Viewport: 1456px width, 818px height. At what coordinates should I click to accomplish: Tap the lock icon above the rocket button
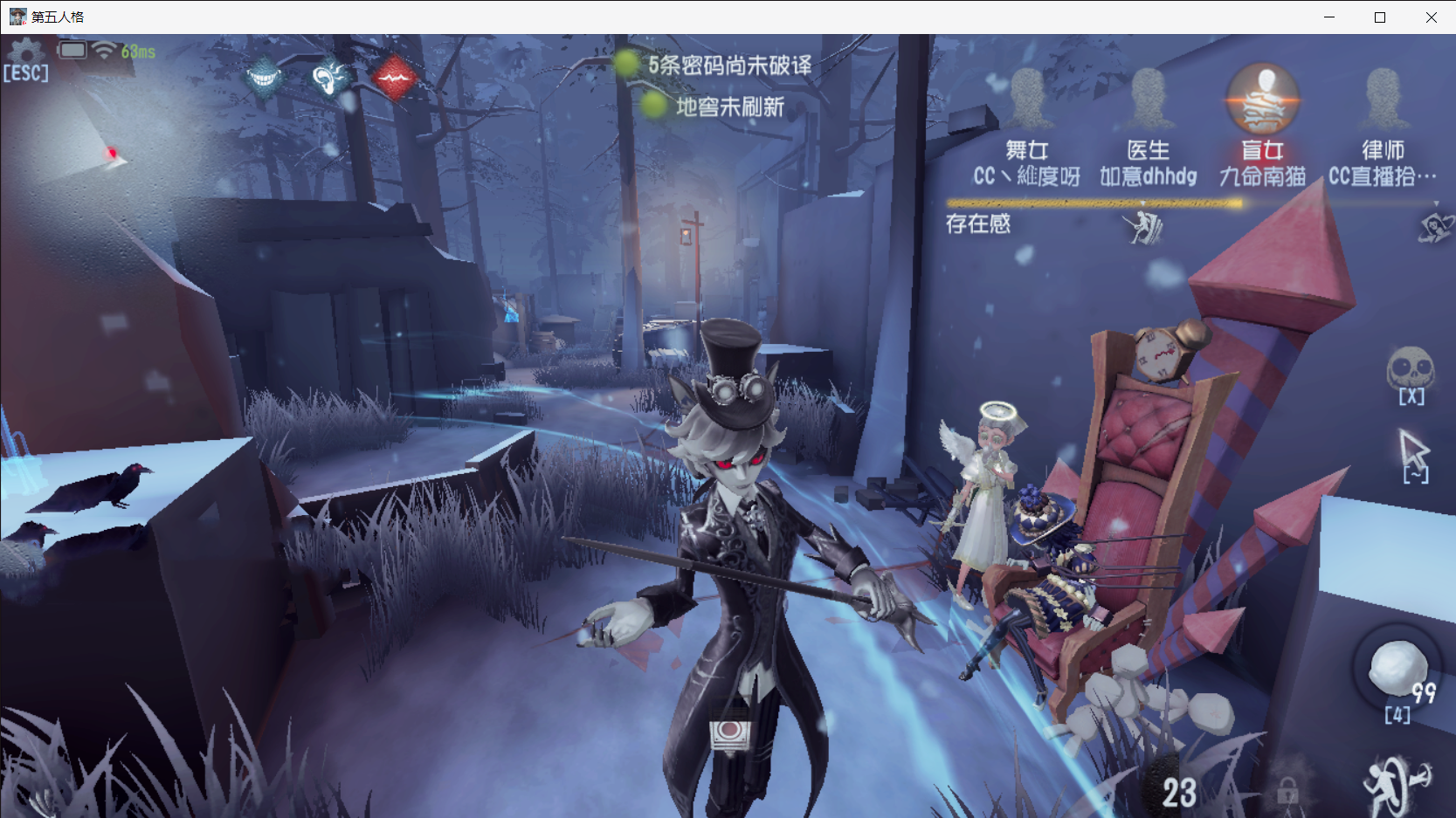coord(1290,793)
